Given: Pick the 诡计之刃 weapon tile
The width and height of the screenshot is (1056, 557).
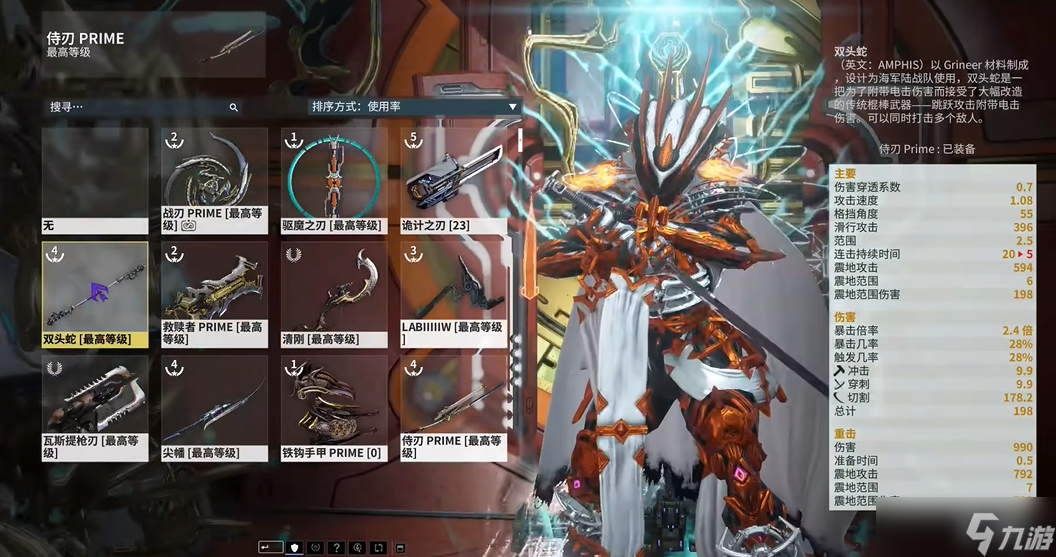Looking at the screenshot, I should pyautogui.click(x=453, y=180).
